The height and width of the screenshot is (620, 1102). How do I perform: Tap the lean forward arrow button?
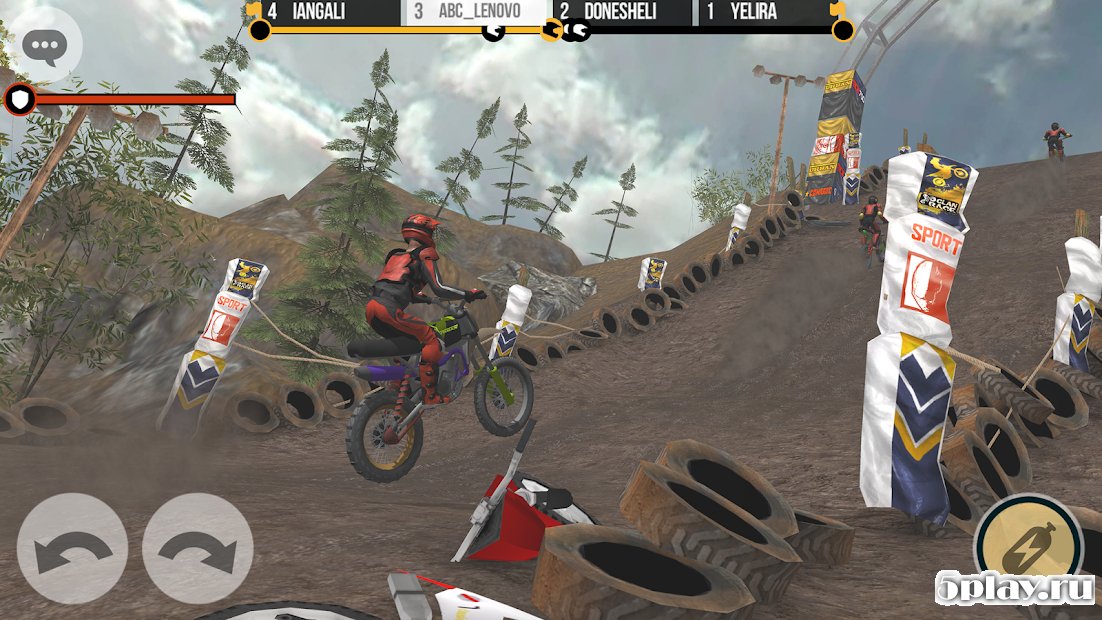pyautogui.click(x=197, y=548)
